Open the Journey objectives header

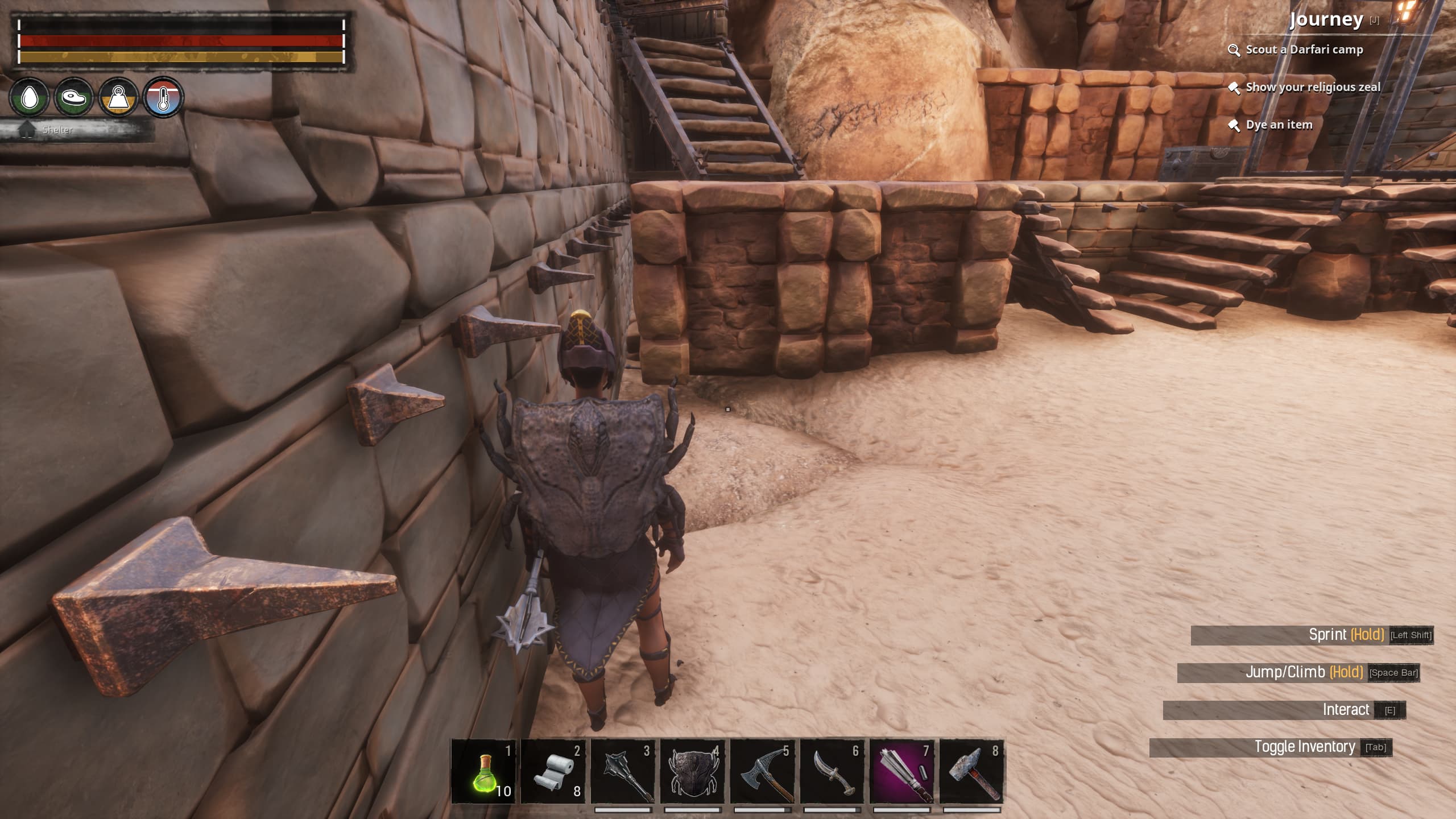click(1326, 19)
